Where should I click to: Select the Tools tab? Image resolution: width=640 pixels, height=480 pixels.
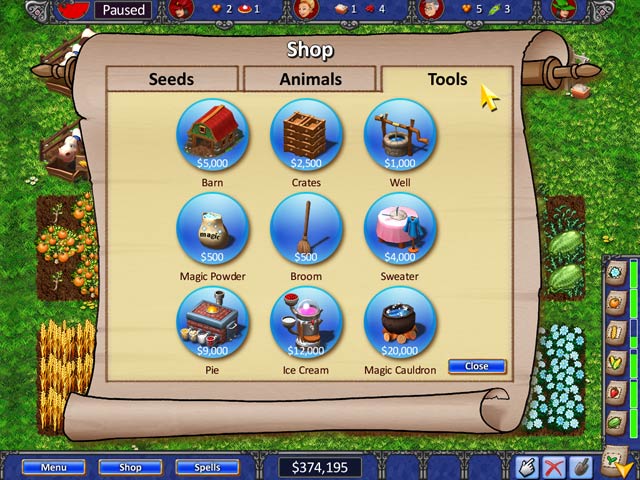click(447, 79)
